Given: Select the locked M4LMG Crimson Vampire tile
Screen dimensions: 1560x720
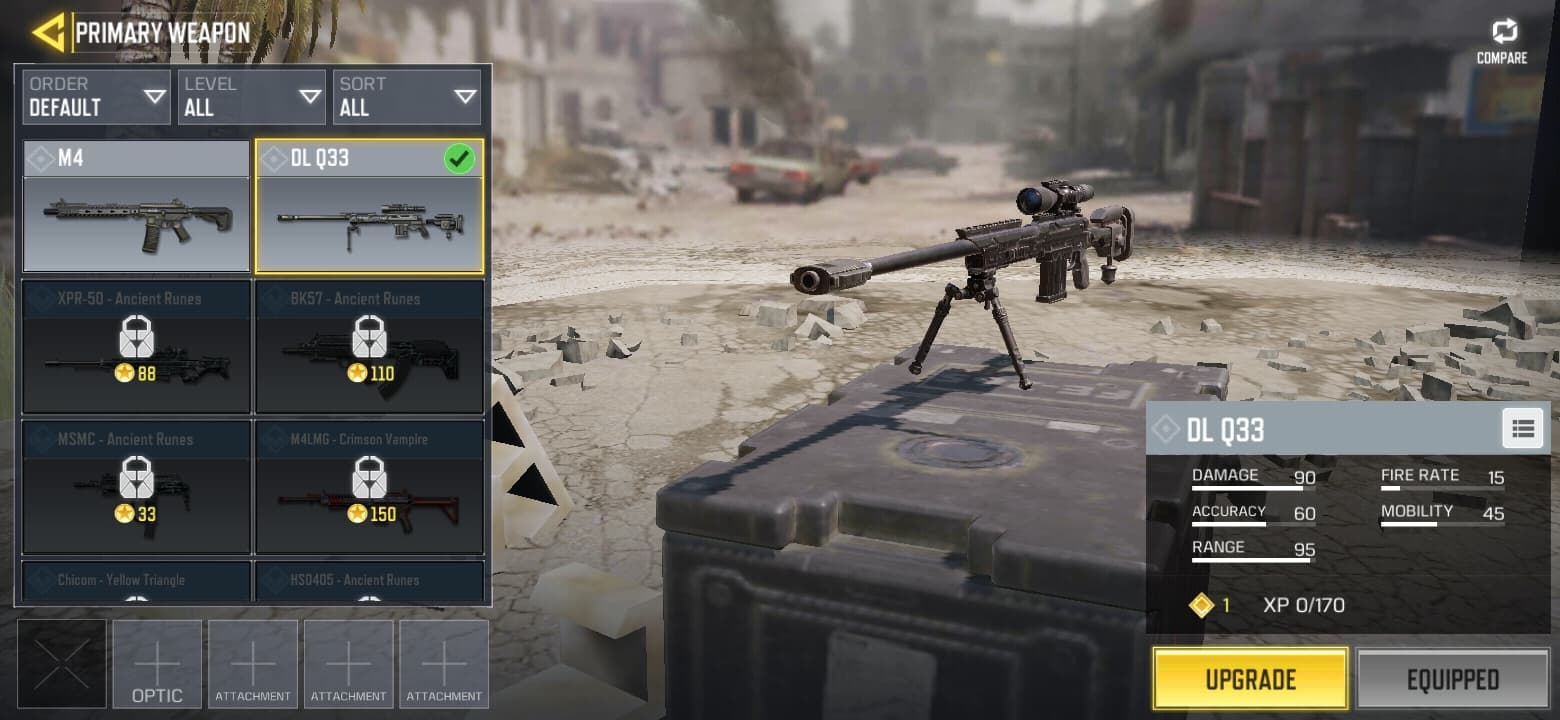Looking at the screenshot, I should [x=369, y=487].
